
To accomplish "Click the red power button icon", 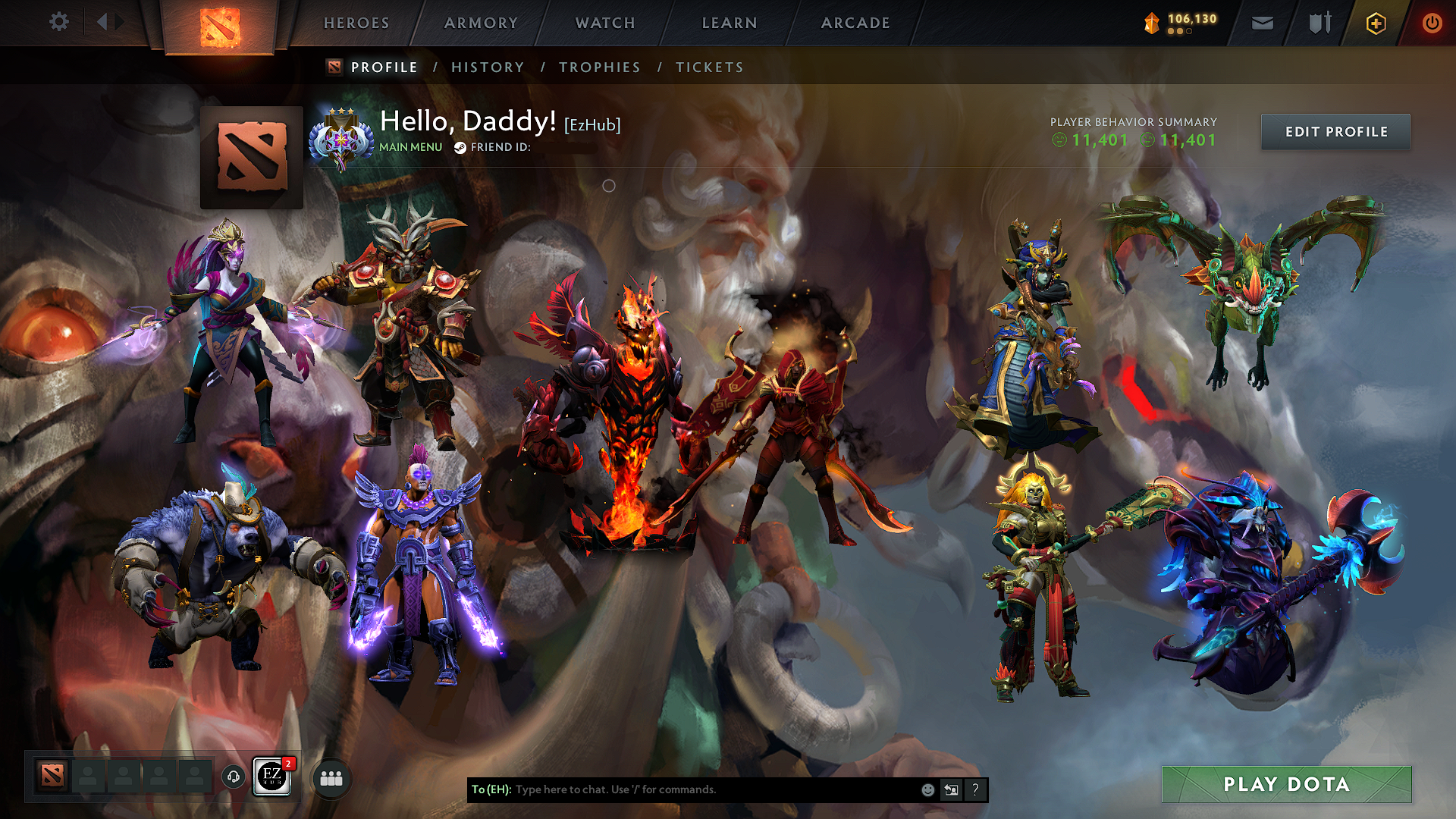I will pyautogui.click(x=1432, y=23).
